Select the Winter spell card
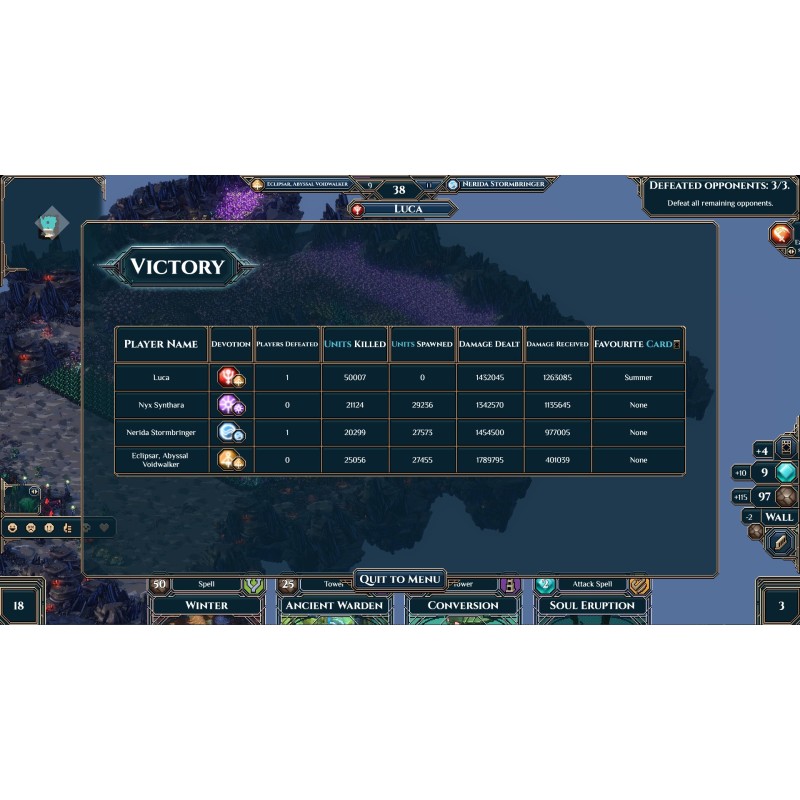This screenshot has width=800, height=800. click(207, 605)
